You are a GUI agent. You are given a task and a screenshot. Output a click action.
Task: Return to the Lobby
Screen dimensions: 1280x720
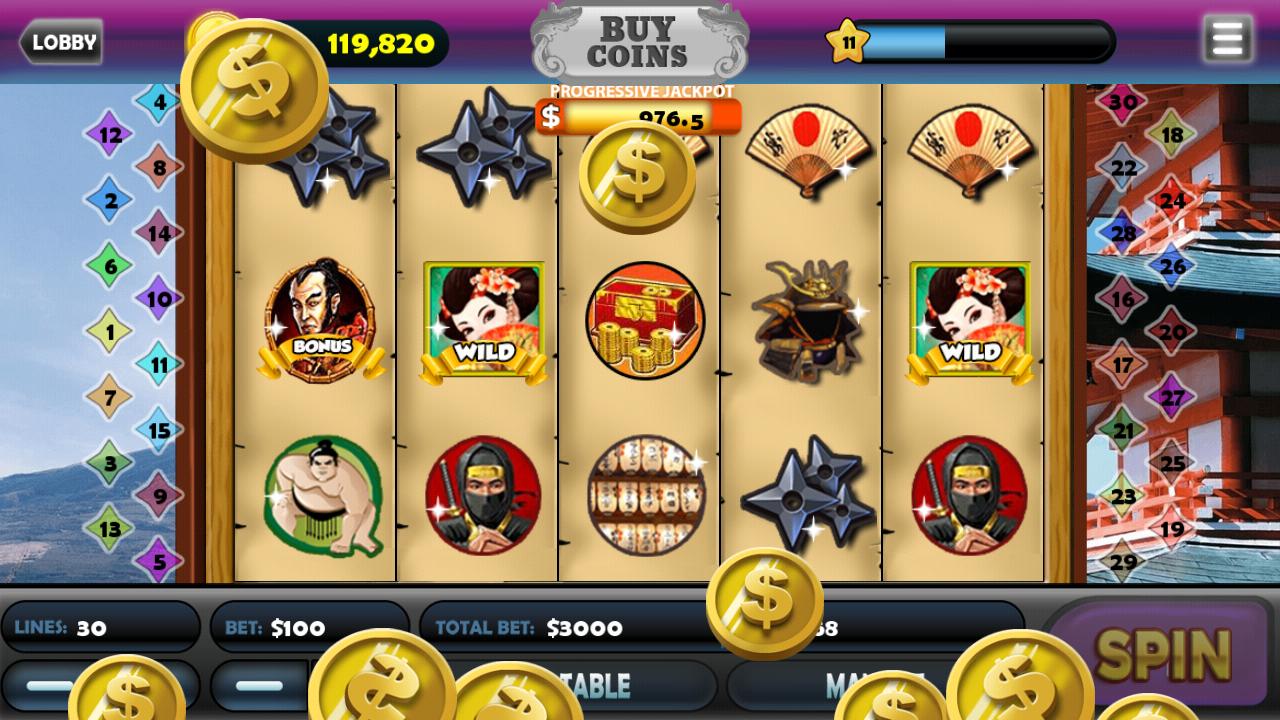61,42
